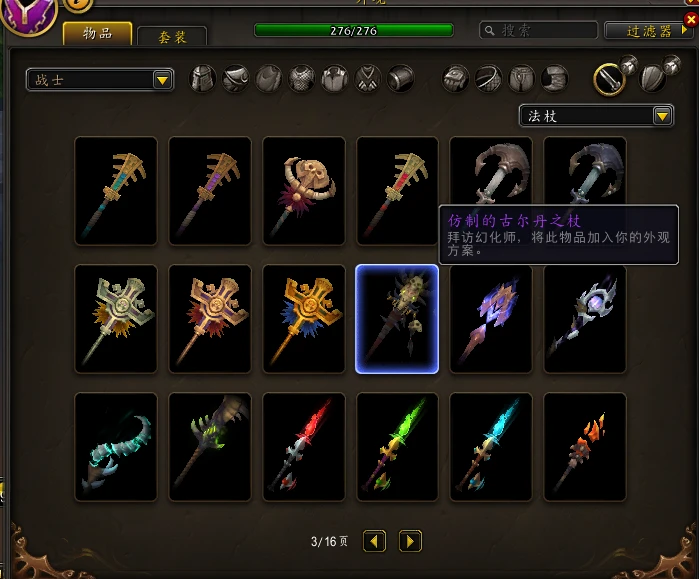Select the green-bladed spear staff appearance
This screenshot has height=579, width=699.
397,447
